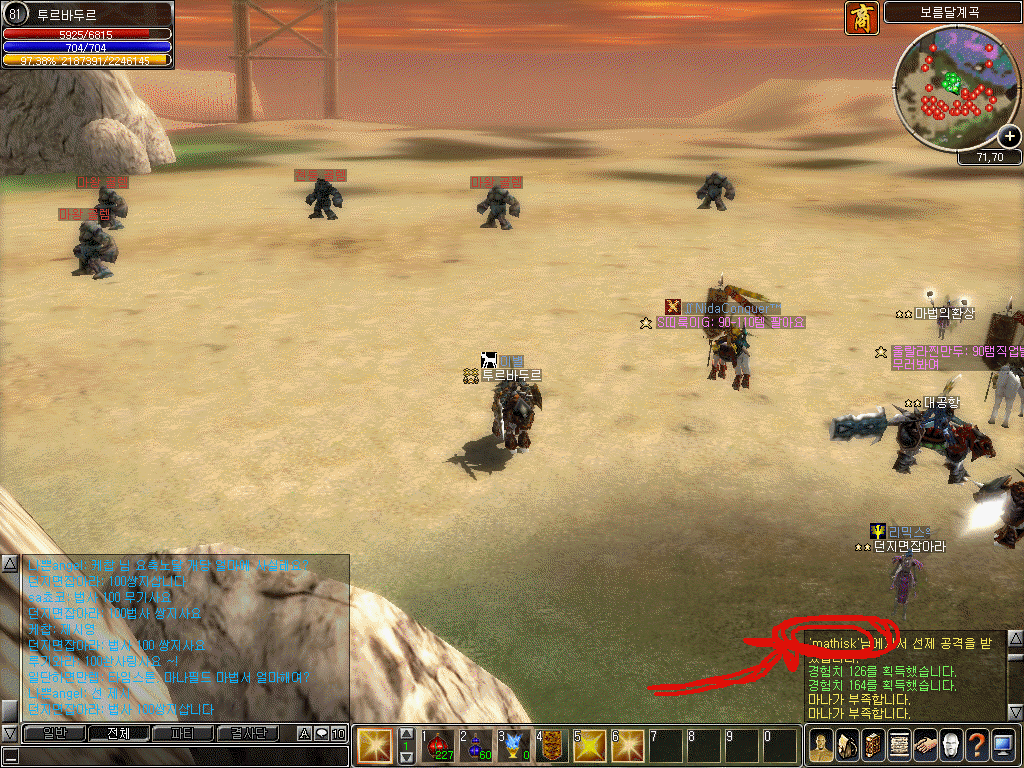Image resolution: width=1024 pixels, height=768 pixels.
Task: Activate the golden burst skill in slot 5
Action: (x=591, y=745)
